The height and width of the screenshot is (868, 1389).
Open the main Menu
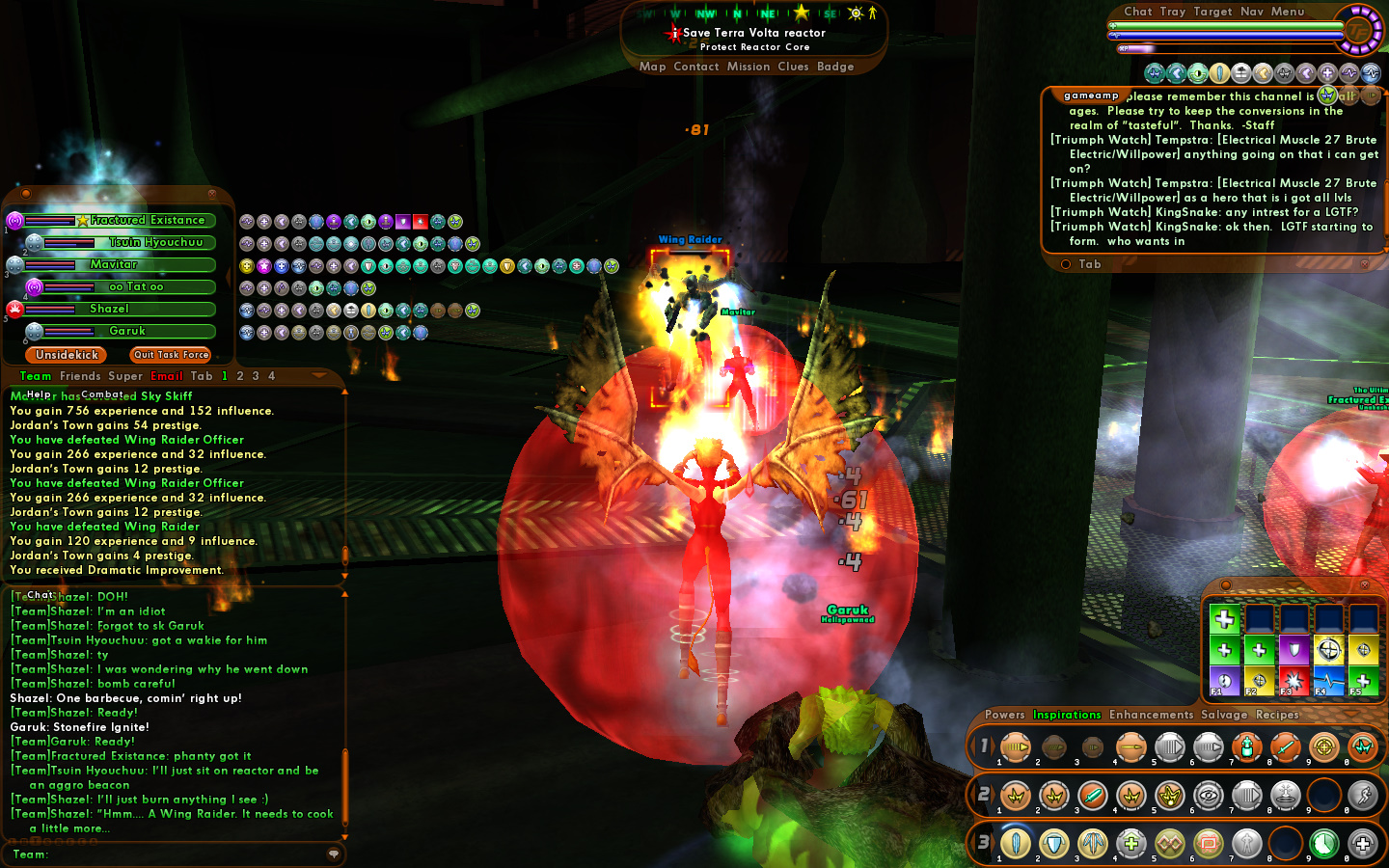point(1288,12)
